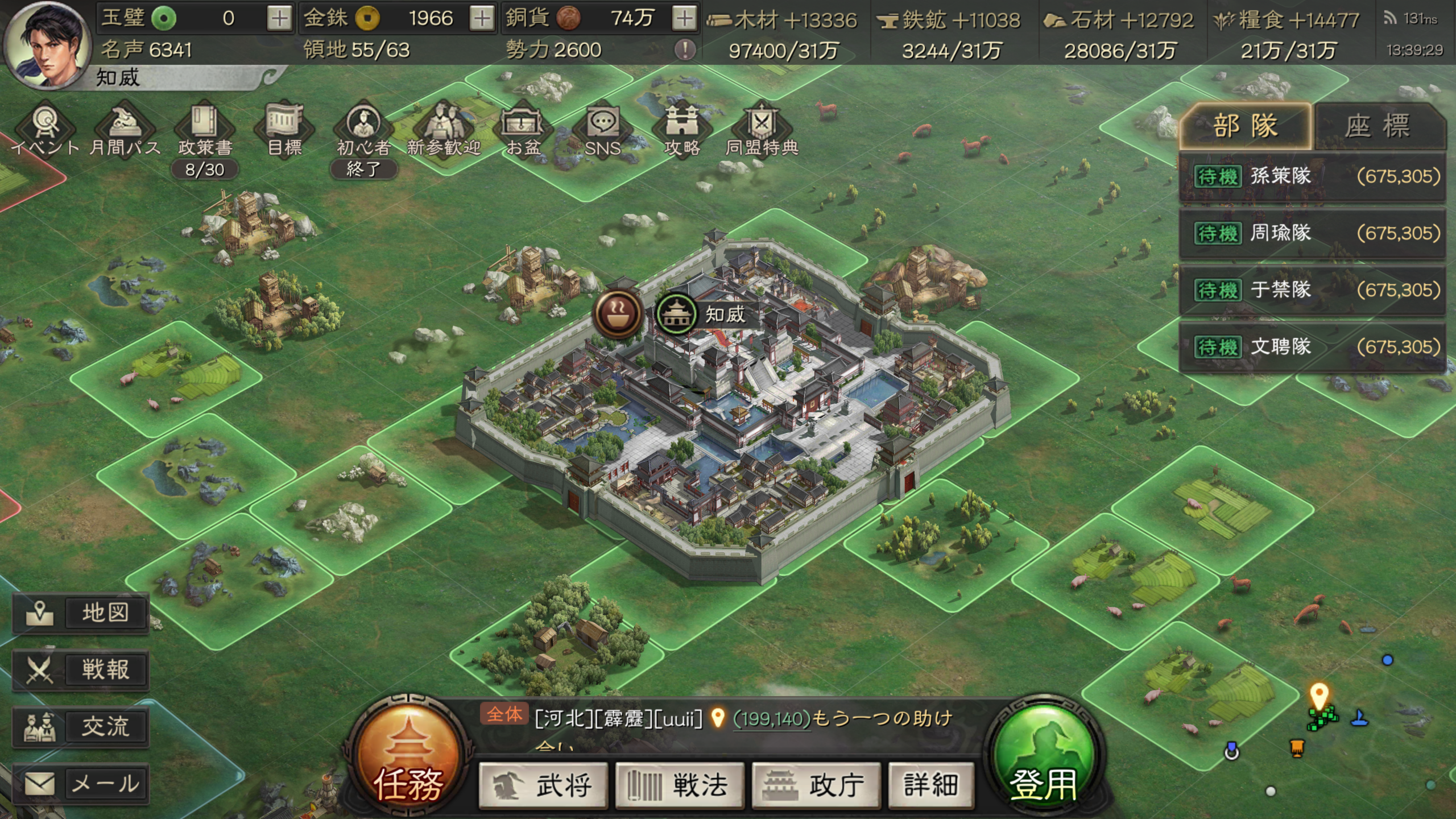Viewport: 1456px width, 819px height.
Task: Open the 武将 generals menu
Action: tap(543, 785)
